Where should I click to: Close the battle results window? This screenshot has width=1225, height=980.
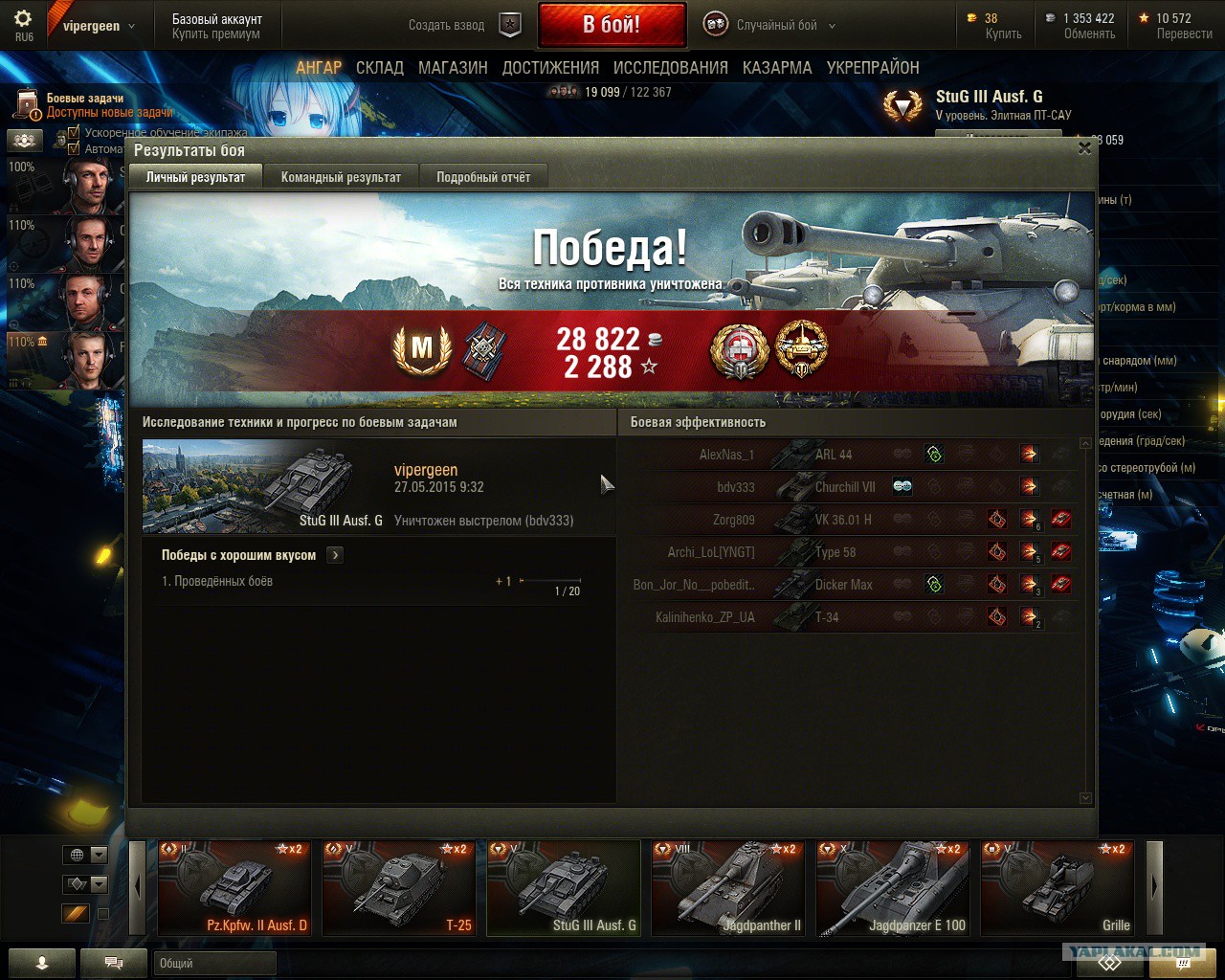click(x=1084, y=148)
